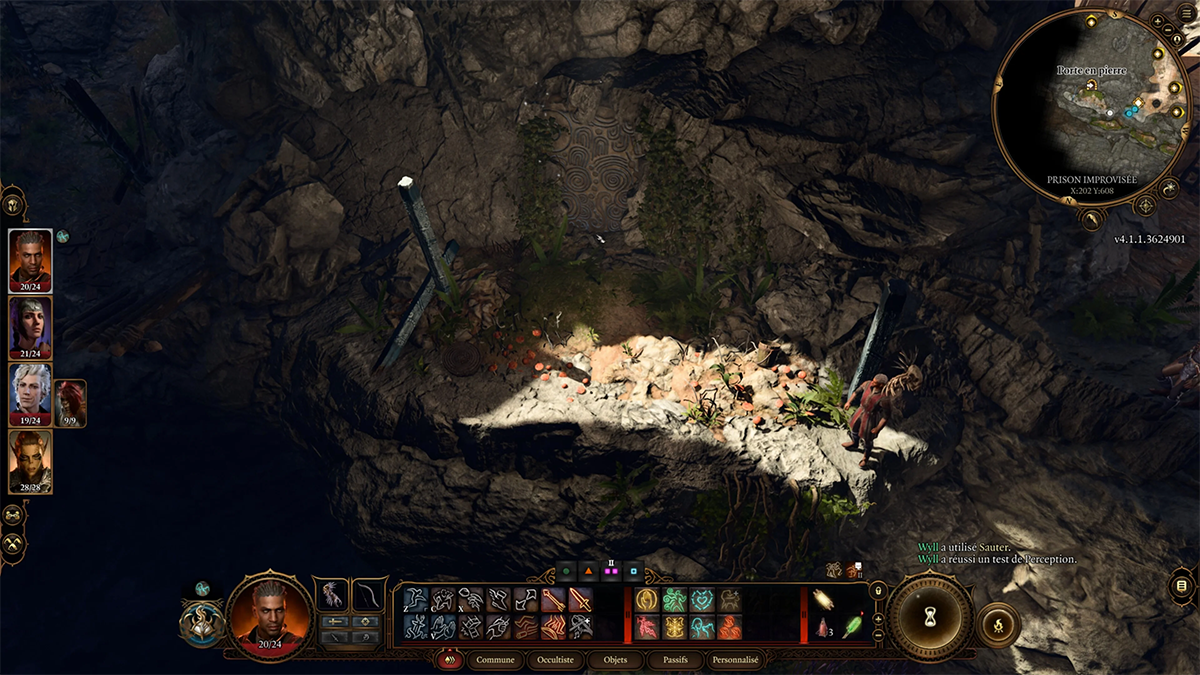The width and height of the screenshot is (1200, 675).
Task: Click the hourglass end-turn button
Action: (930, 617)
